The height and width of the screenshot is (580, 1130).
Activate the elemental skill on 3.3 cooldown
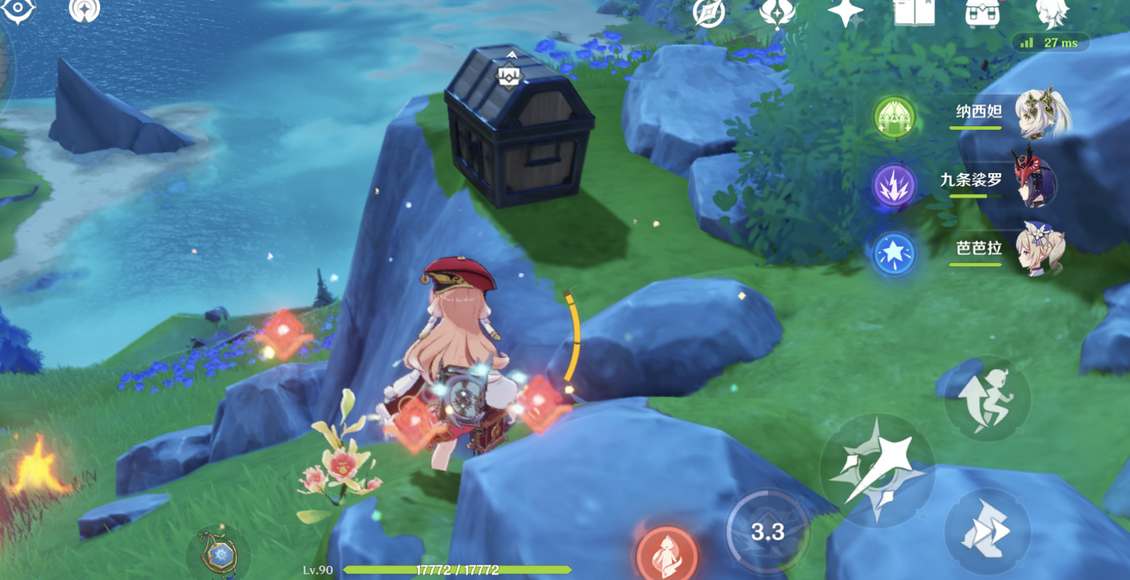click(x=767, y=531)
